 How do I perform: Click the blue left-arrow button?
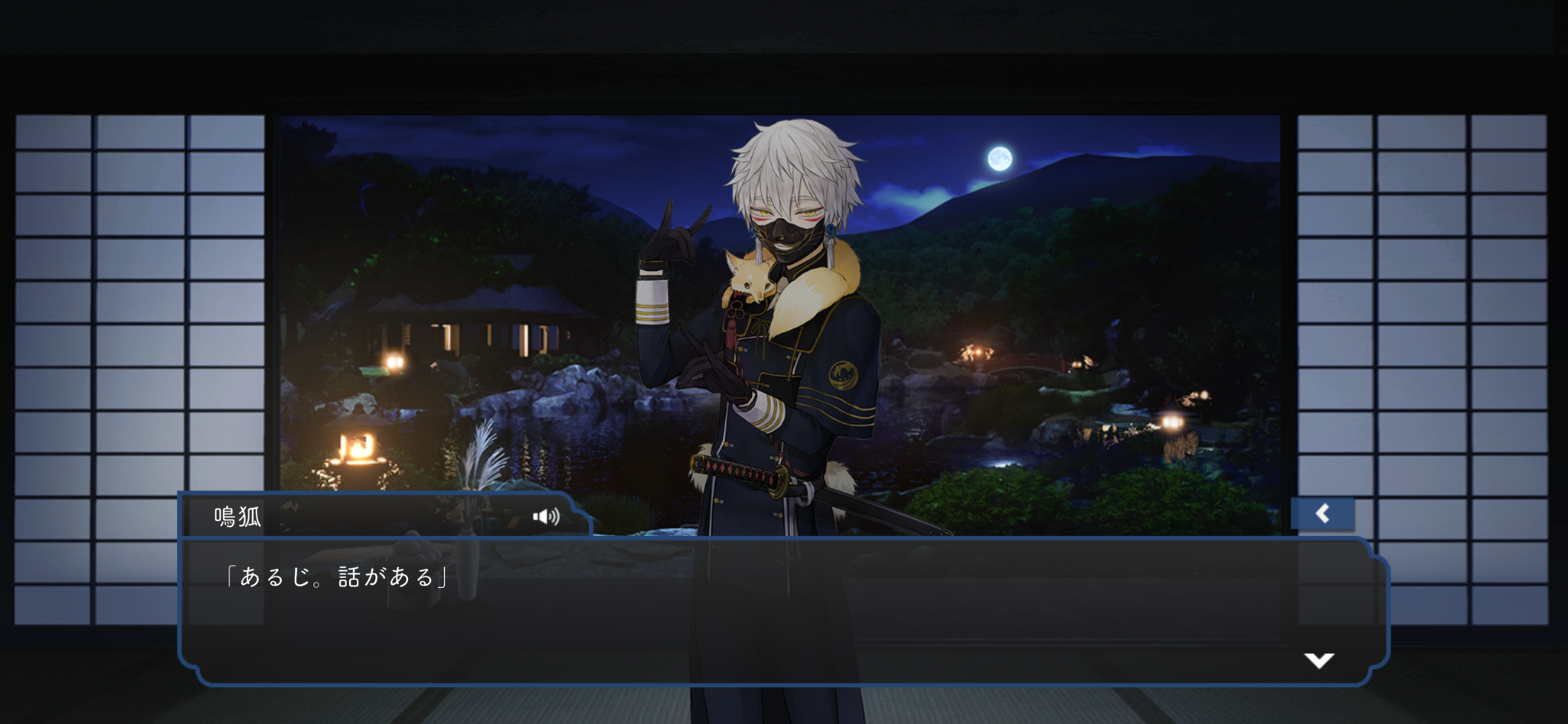(1322, 514)
